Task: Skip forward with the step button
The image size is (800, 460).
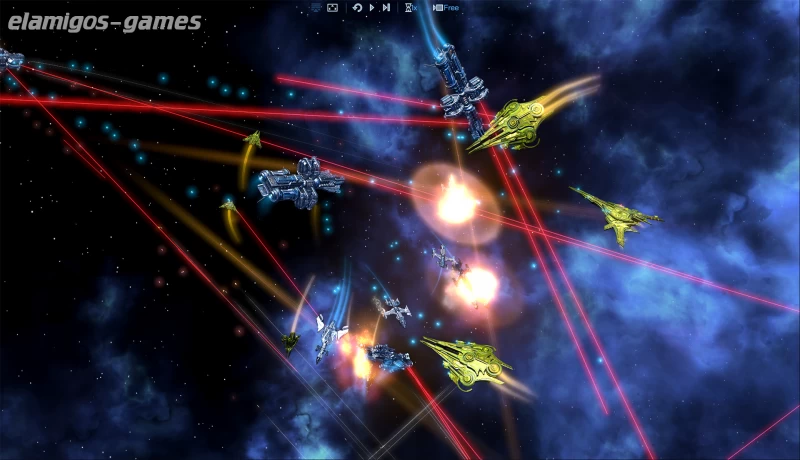Action: click(386, 8)
